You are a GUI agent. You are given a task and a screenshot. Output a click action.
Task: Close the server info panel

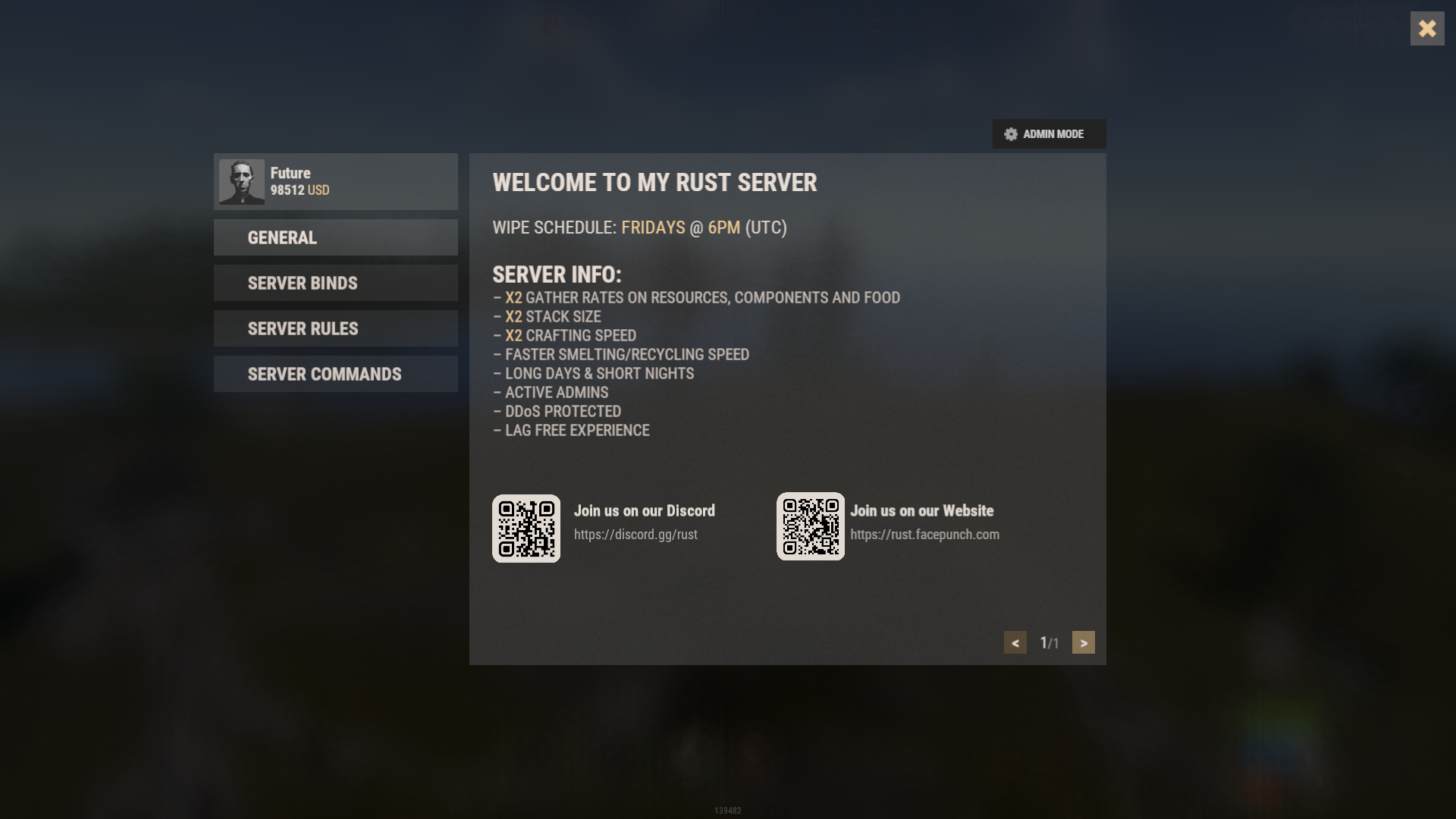click(1426, 29)
